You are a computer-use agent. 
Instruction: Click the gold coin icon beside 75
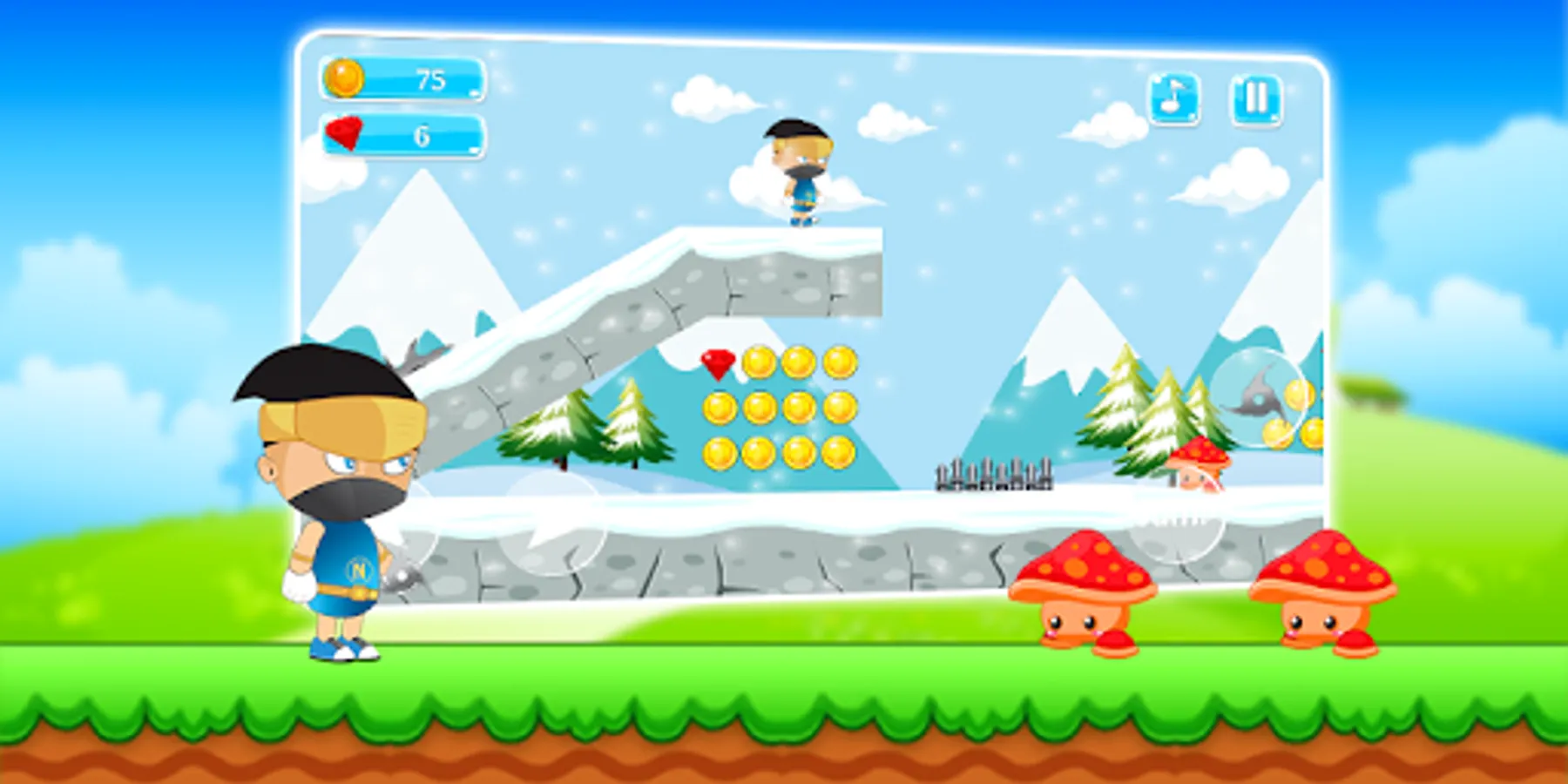click(344, 79)
